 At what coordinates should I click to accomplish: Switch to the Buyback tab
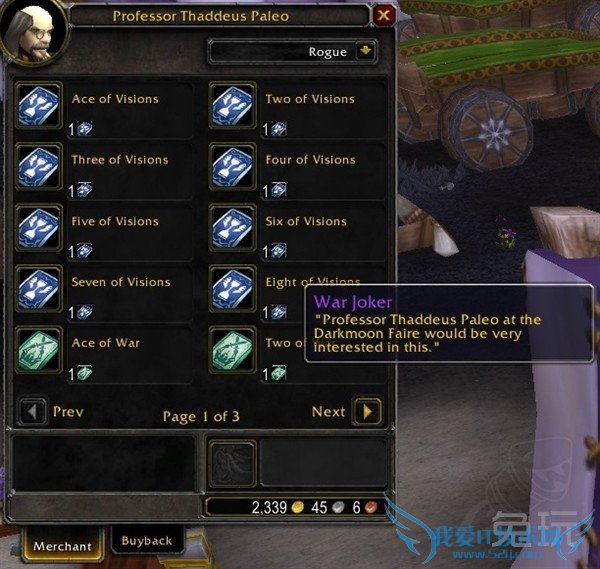pyautogui.click(x=147, y=541)
